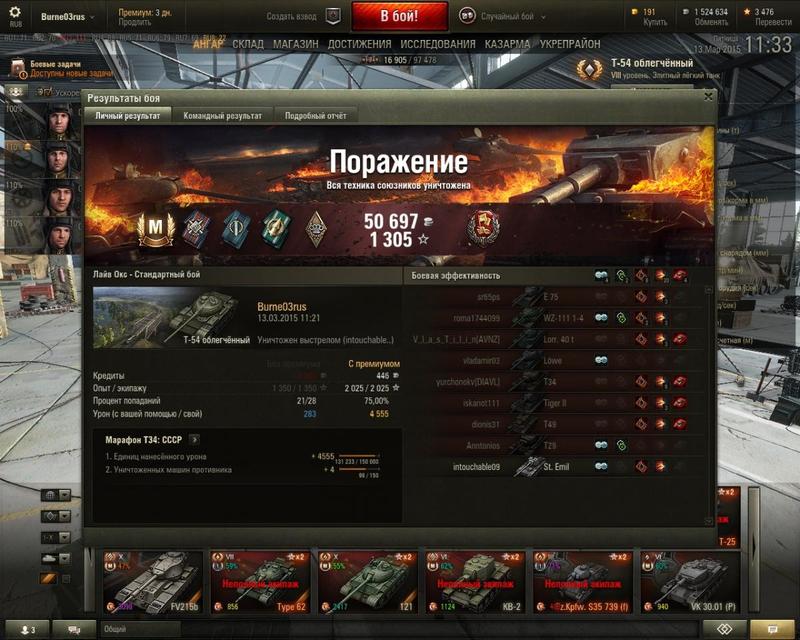Select the Type 62 tank in the carousel
800x640 pixels.
click(260, 580)
